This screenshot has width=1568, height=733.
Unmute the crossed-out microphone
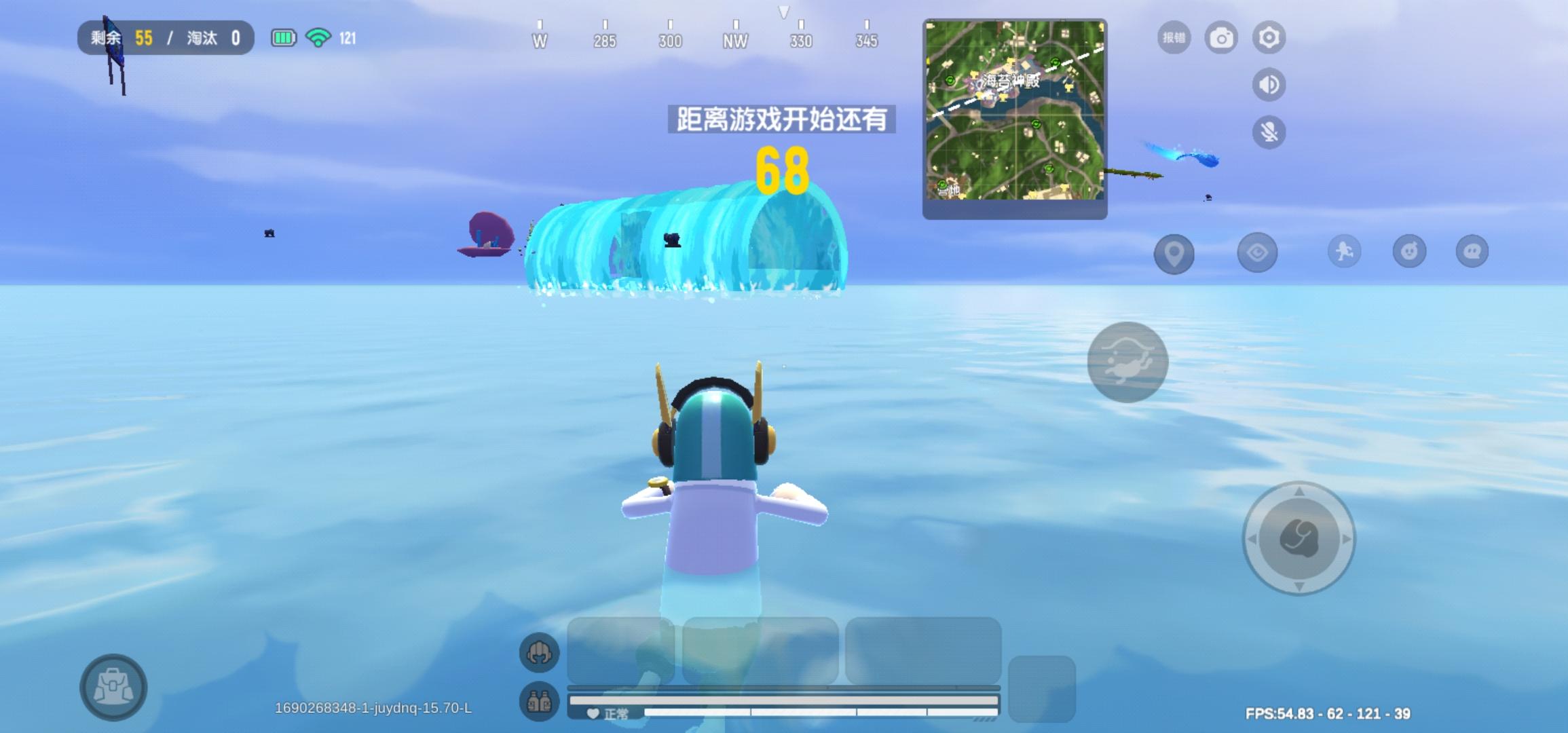click(1268, 133)
